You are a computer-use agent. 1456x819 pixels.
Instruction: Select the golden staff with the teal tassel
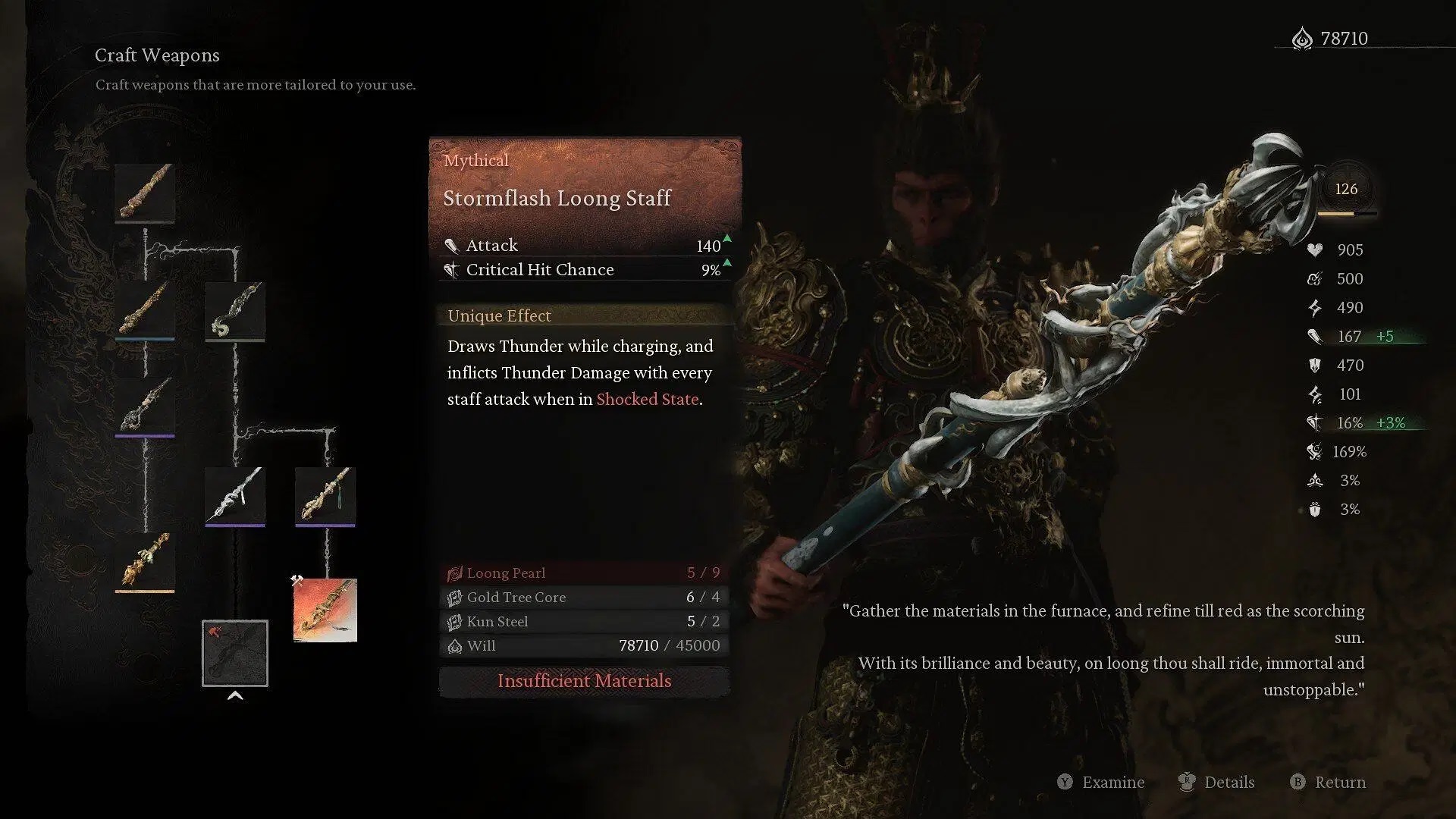tap(325, 496)
